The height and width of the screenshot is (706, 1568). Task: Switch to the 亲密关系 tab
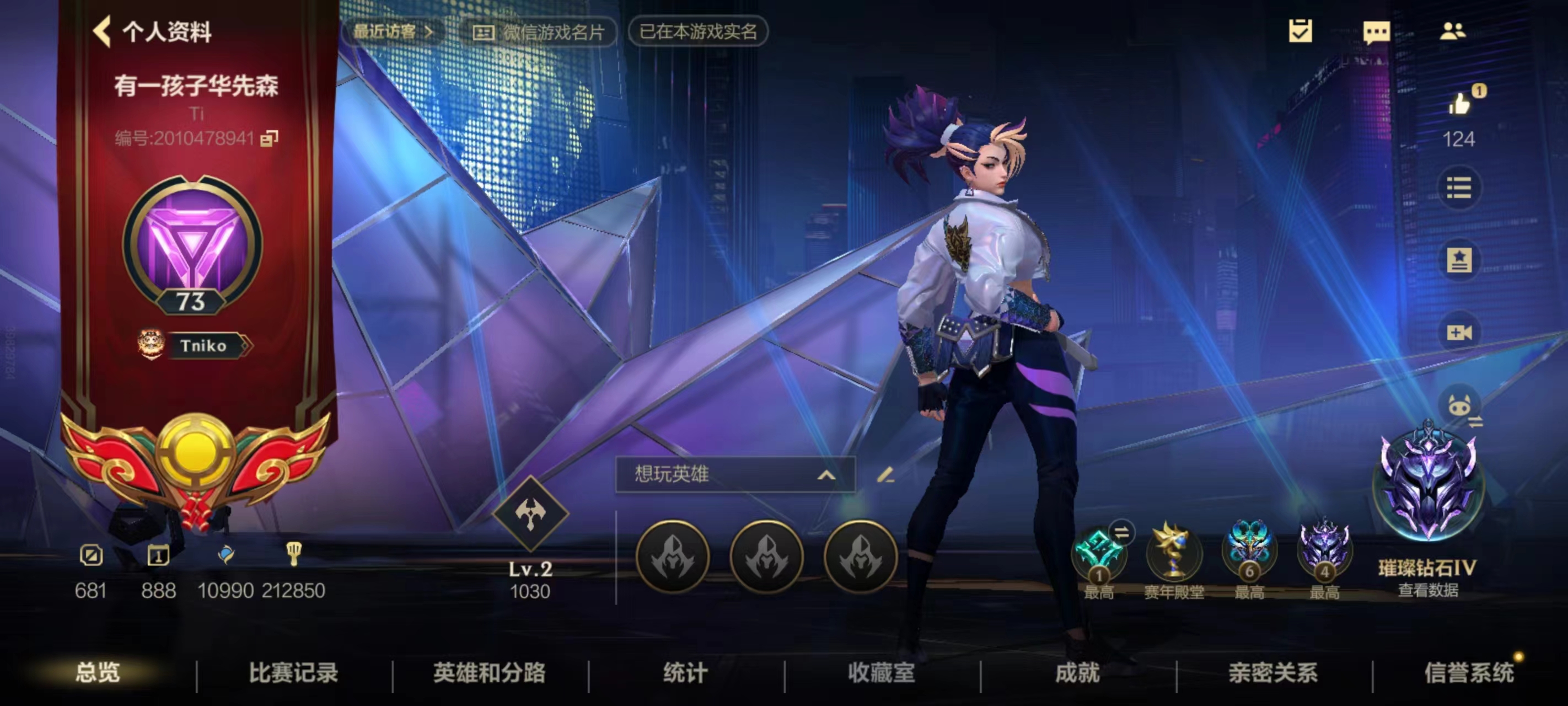[1273, 672]
